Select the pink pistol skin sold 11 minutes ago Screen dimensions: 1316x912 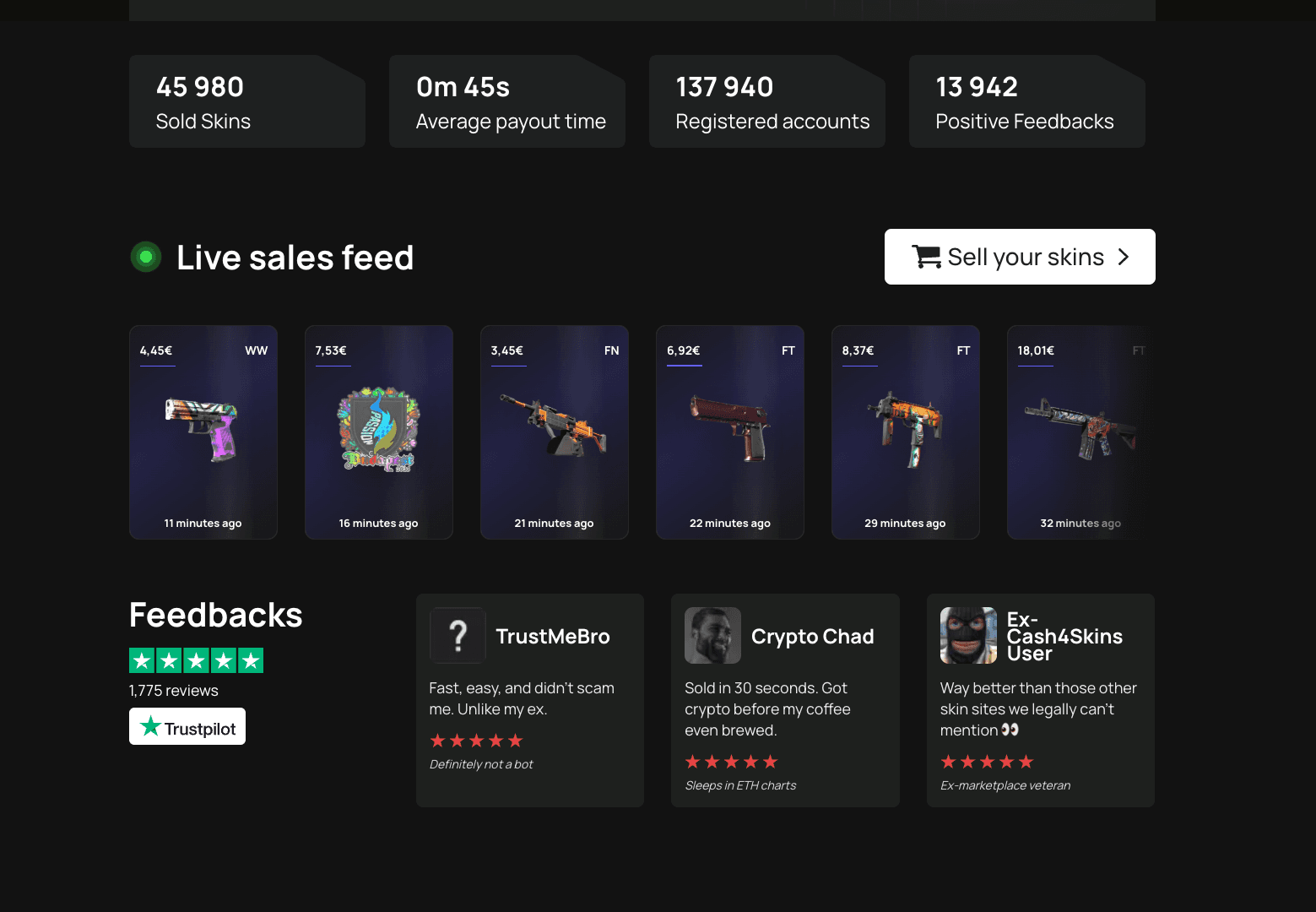click(x=203, y=432)
